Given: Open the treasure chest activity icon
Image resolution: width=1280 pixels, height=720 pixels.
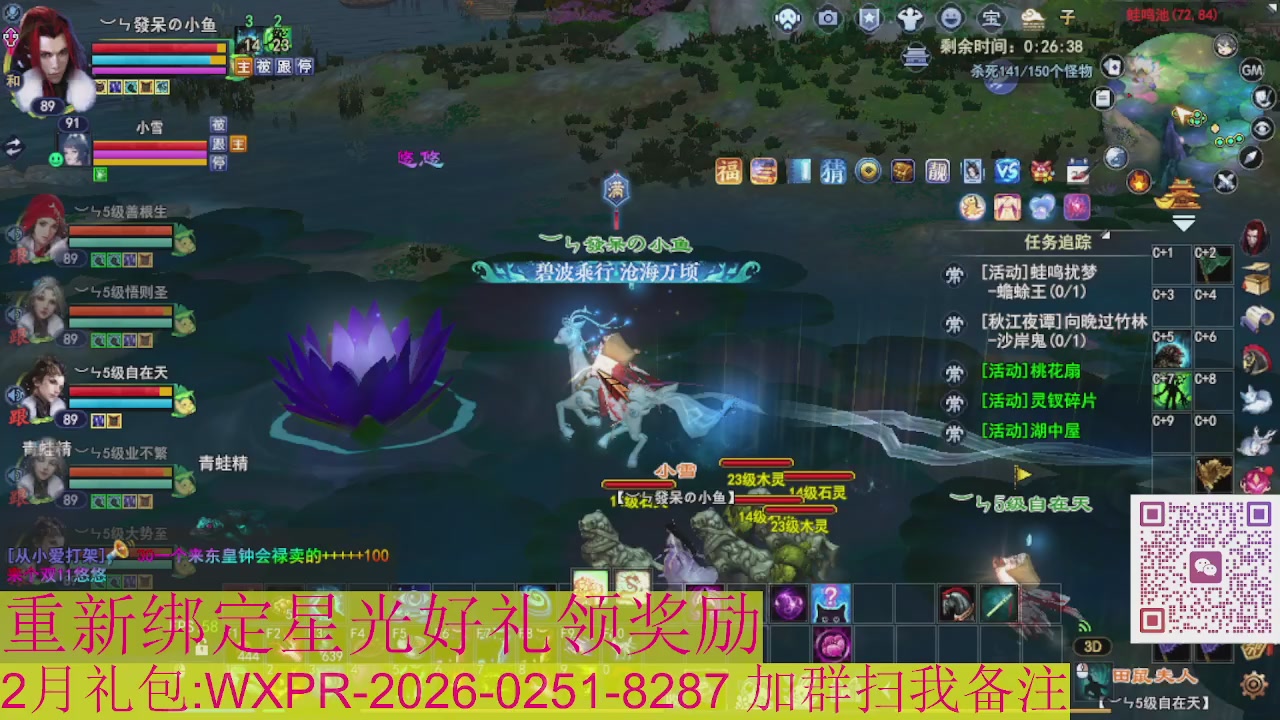Looking at the screenshot, I should pos(903,170).
